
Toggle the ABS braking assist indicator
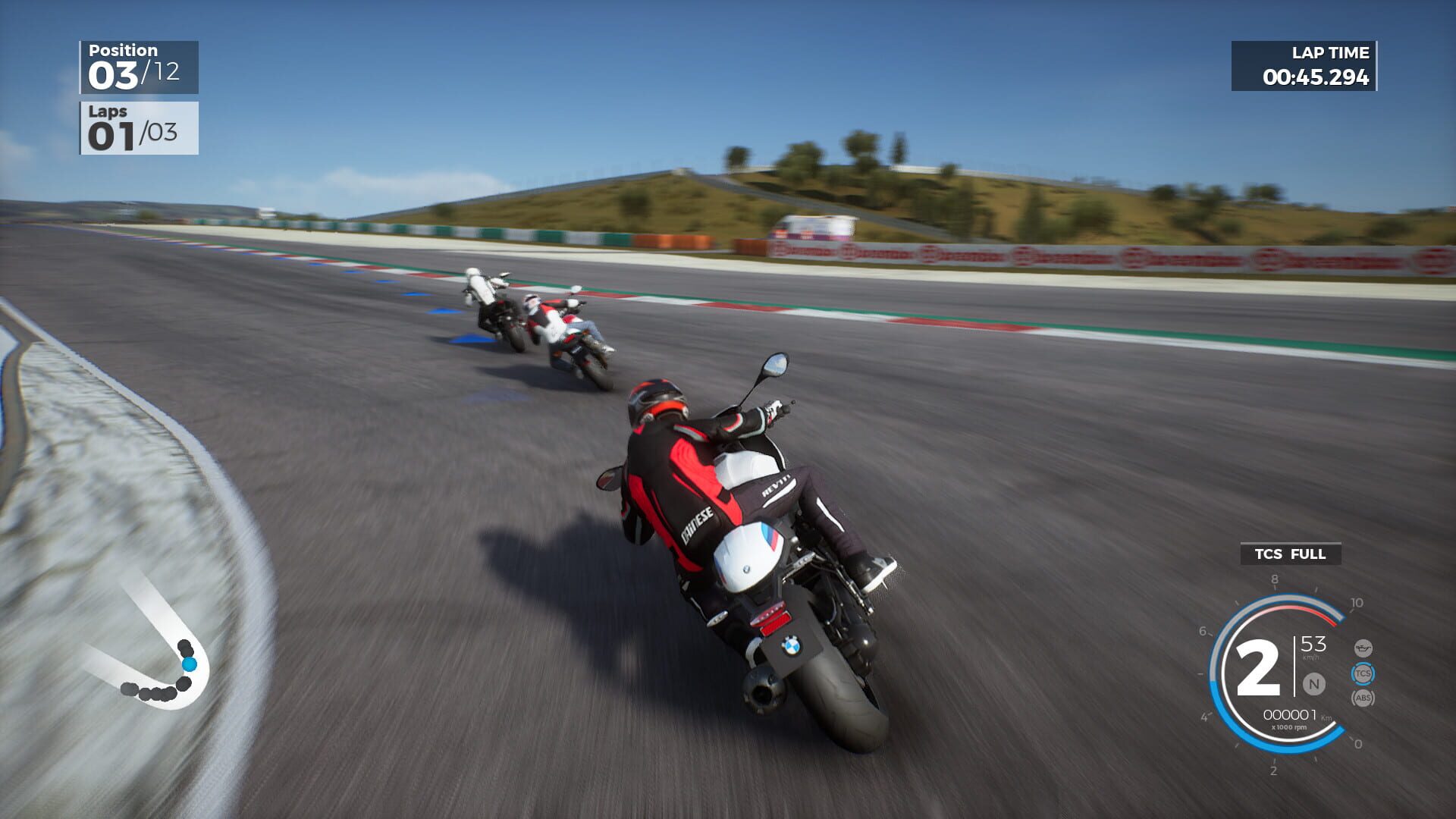click(x=1363, y=698)
